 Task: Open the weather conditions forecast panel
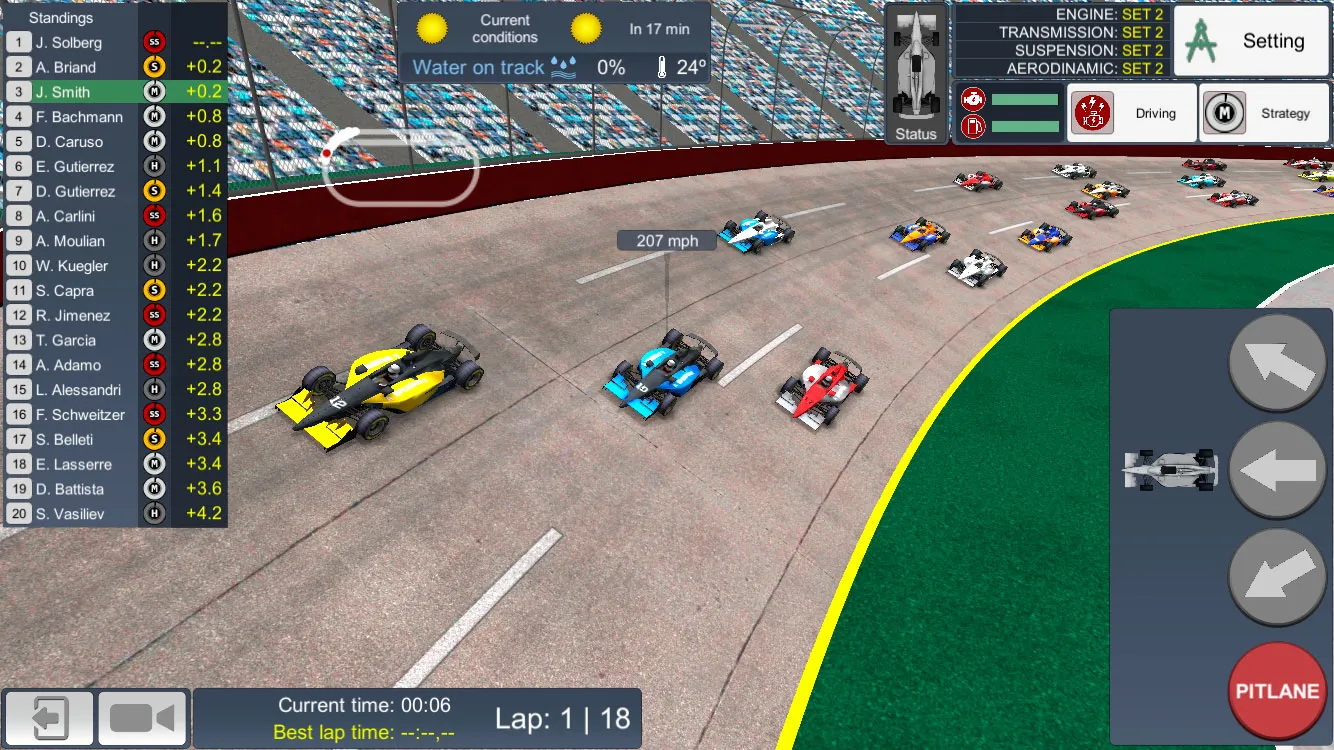coord(554,42)
